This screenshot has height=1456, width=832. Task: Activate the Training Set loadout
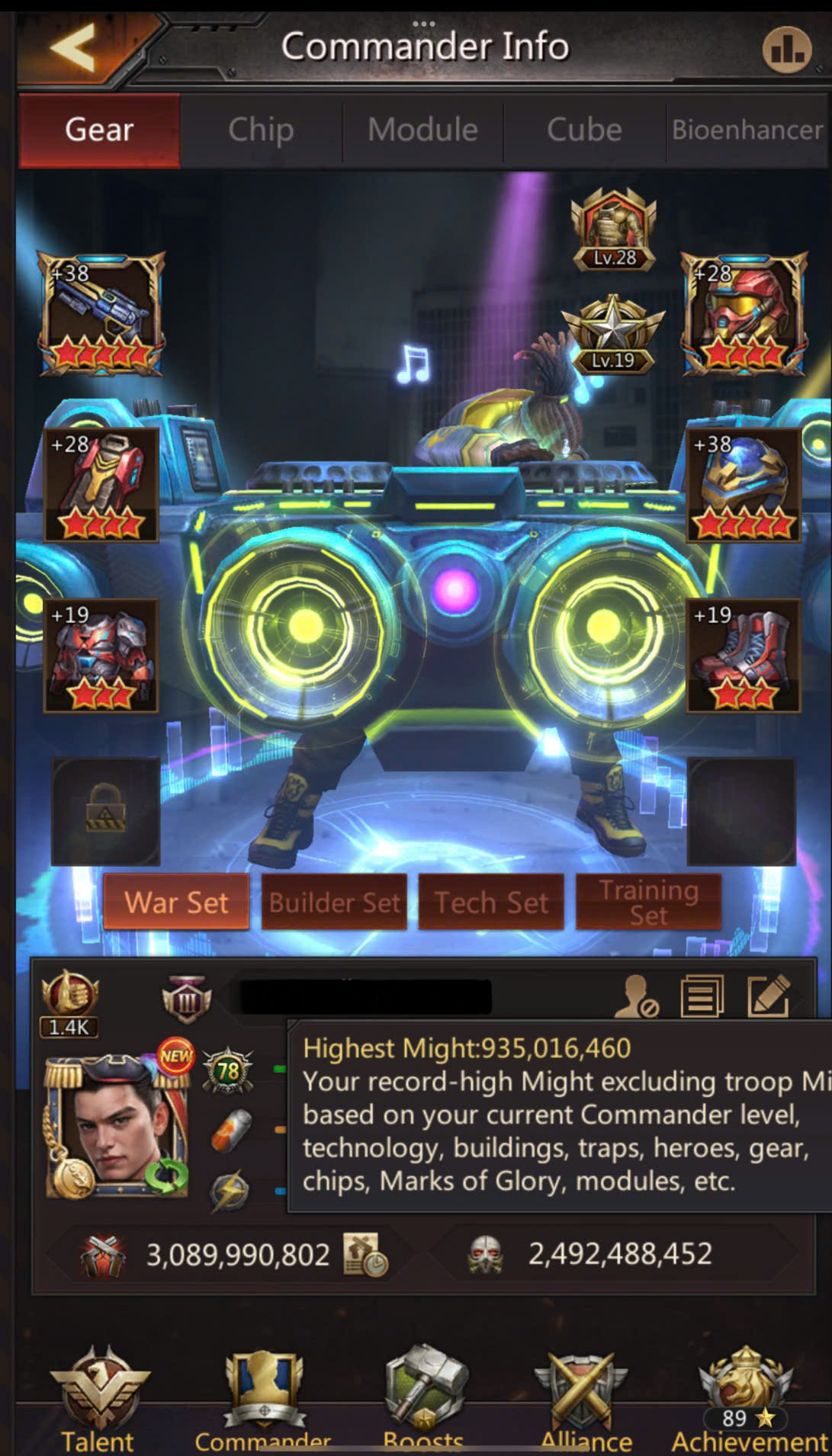pos(648,903)
